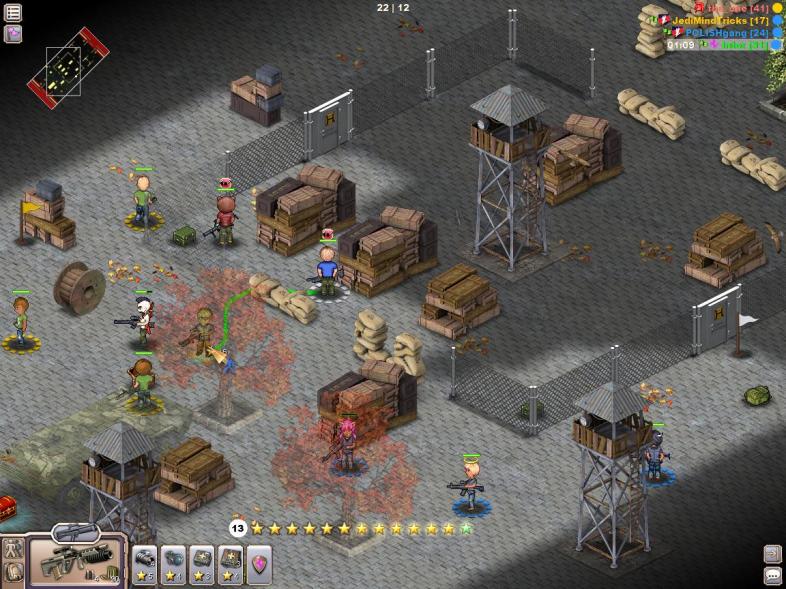Use the 5-star camera gadget slot
Screen dimensions: 786x589
coord(145,564)
